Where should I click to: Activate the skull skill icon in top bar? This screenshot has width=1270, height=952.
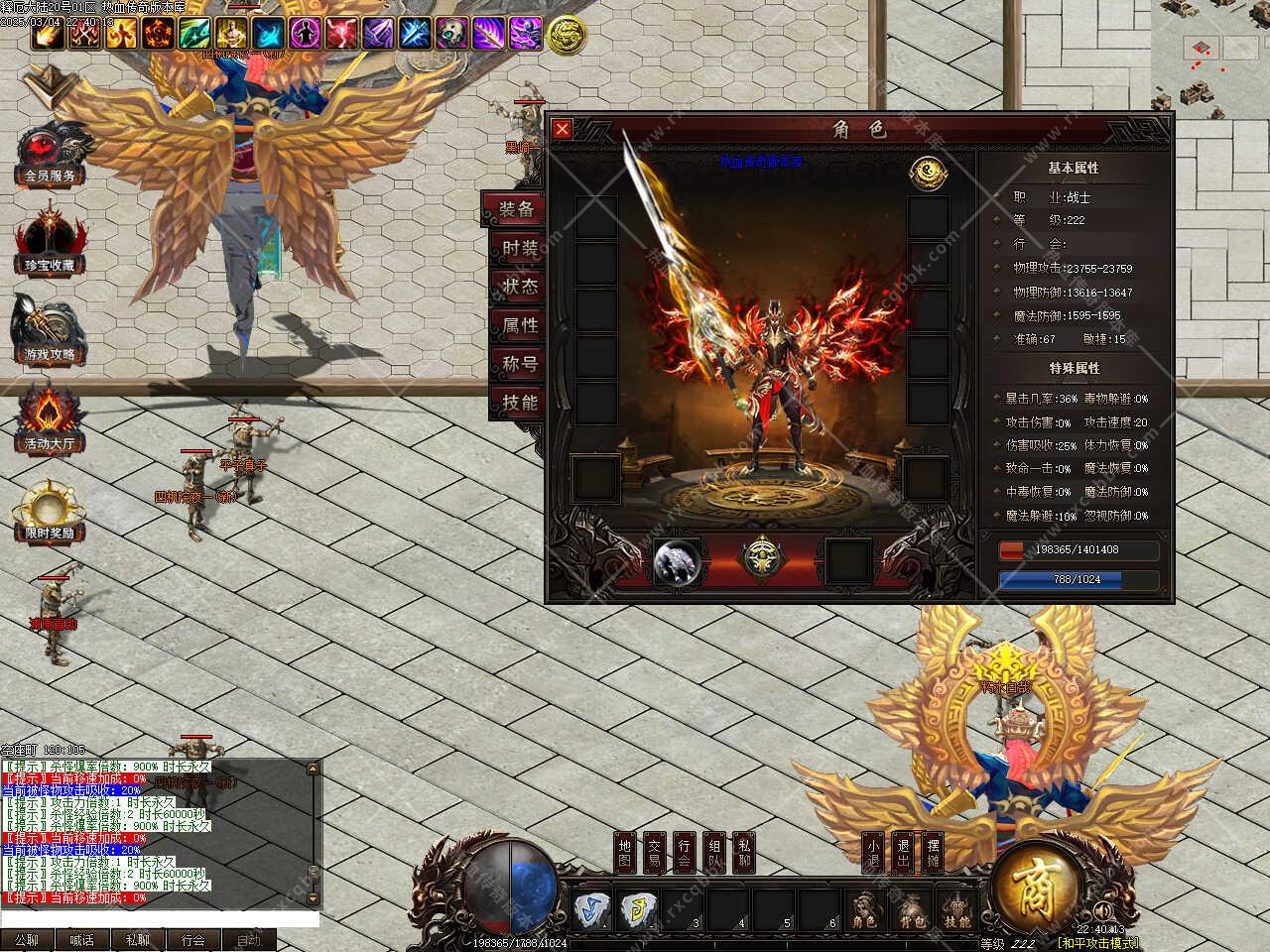tap(452, 35)
